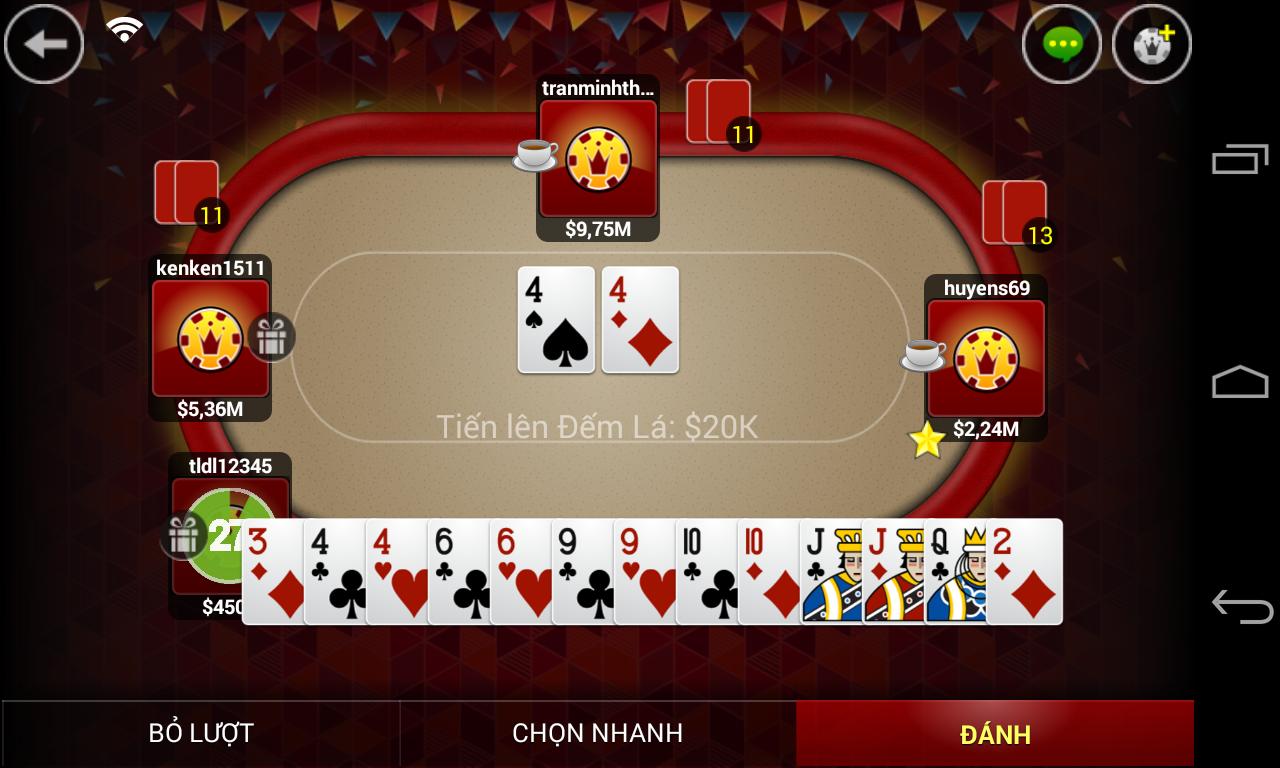Image resolution: width=1280 pixels, height=768 pixels.
Task: Play cards with ĐÁNH button
Action: pos(994,733)
